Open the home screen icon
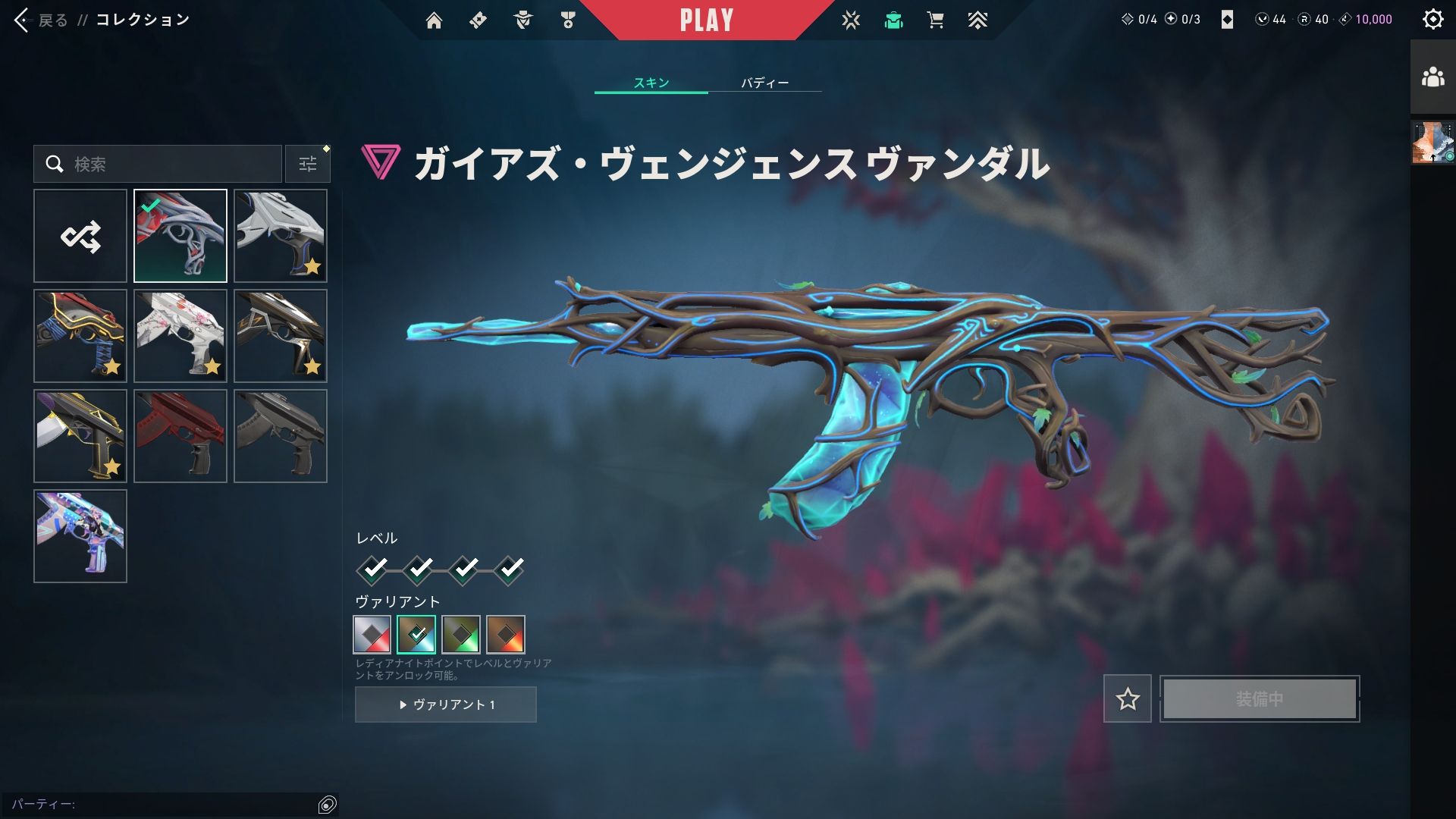 pos(434,20)
